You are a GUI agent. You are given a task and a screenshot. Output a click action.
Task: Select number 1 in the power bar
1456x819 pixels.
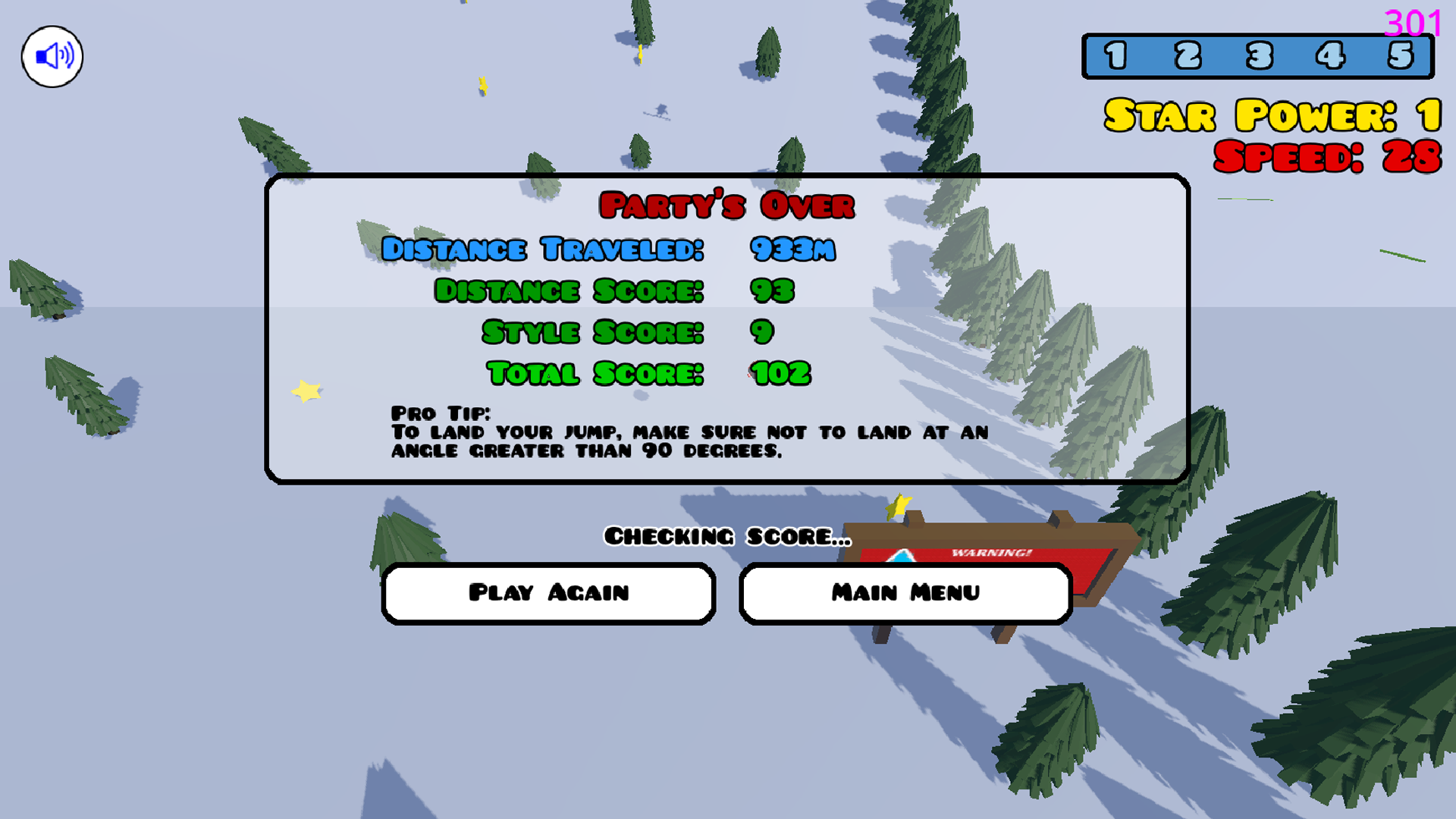1116,55
